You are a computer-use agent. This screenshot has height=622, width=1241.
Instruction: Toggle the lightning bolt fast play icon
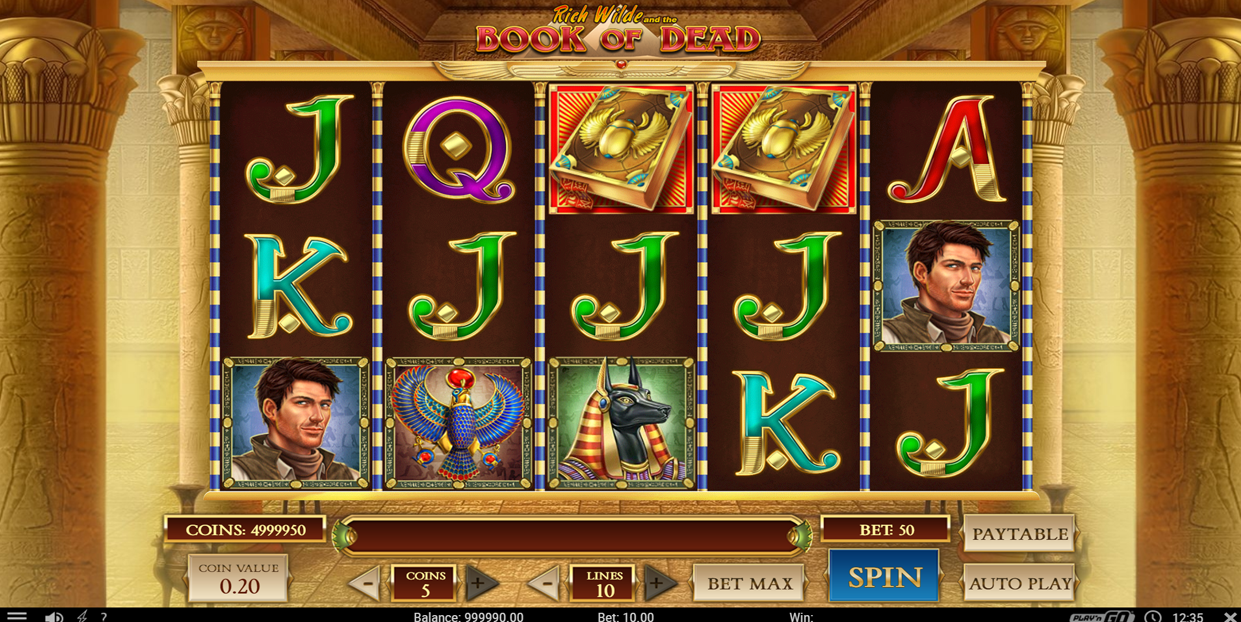click(82, 616)
